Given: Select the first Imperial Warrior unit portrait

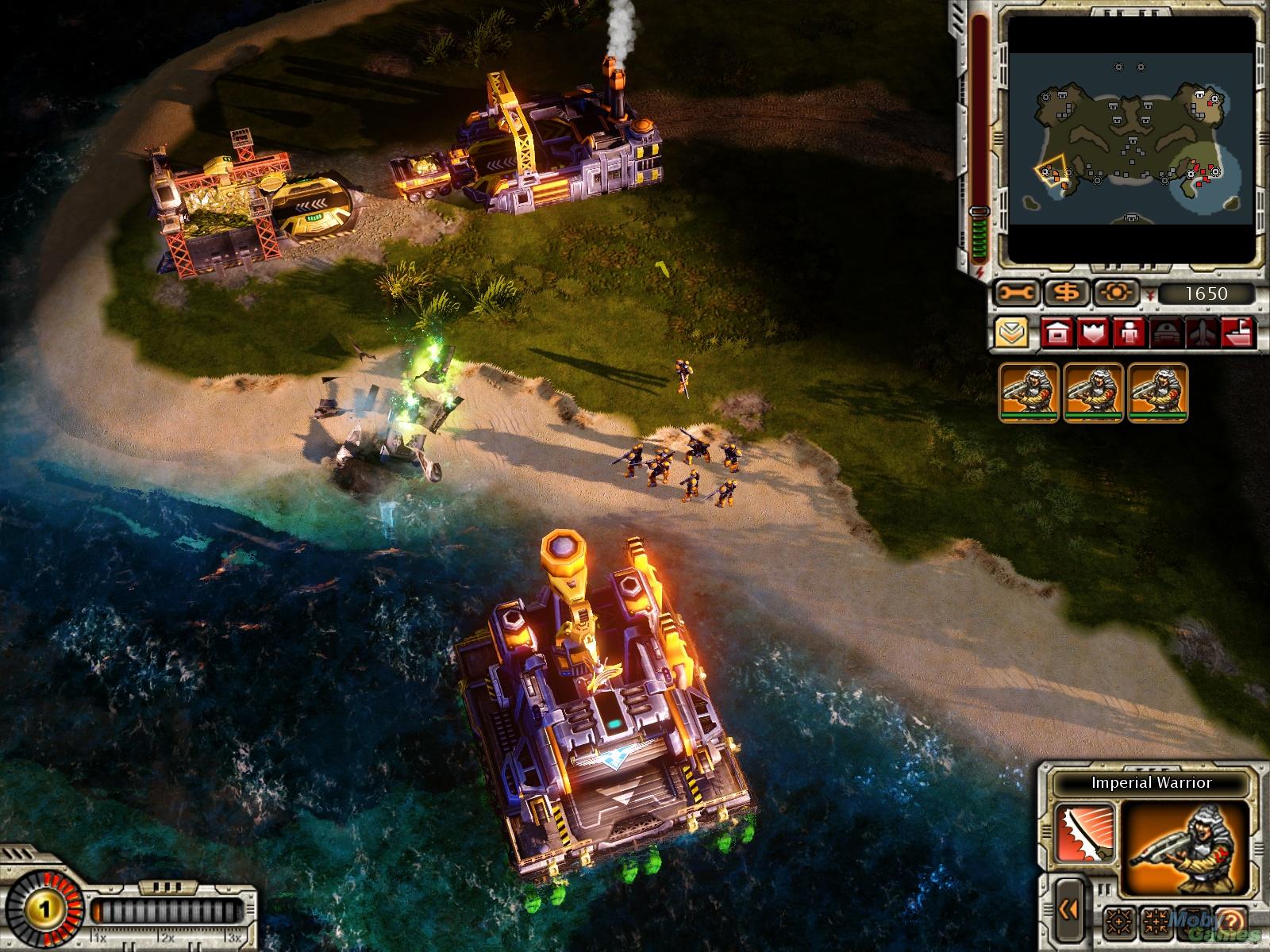Looking at the screenshot, I should tap(1029, 392).
